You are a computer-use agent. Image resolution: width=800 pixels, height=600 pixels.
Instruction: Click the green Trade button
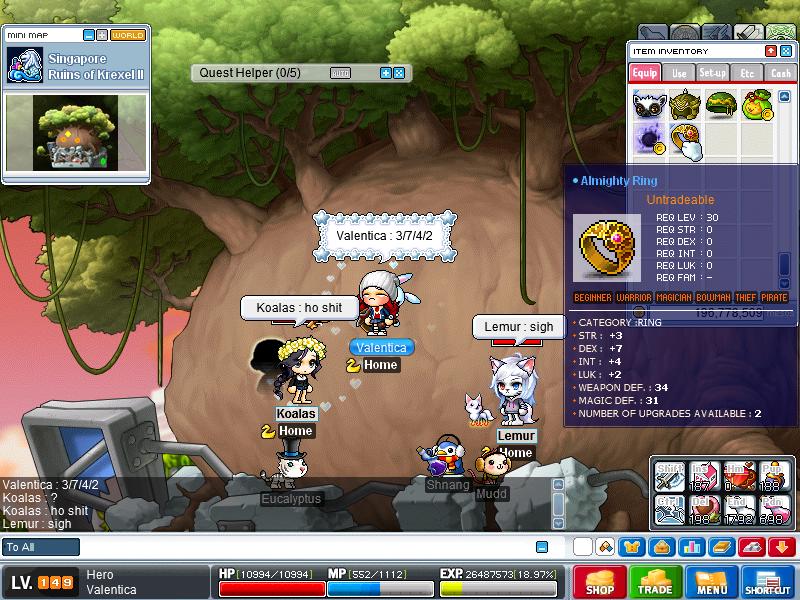656,583
